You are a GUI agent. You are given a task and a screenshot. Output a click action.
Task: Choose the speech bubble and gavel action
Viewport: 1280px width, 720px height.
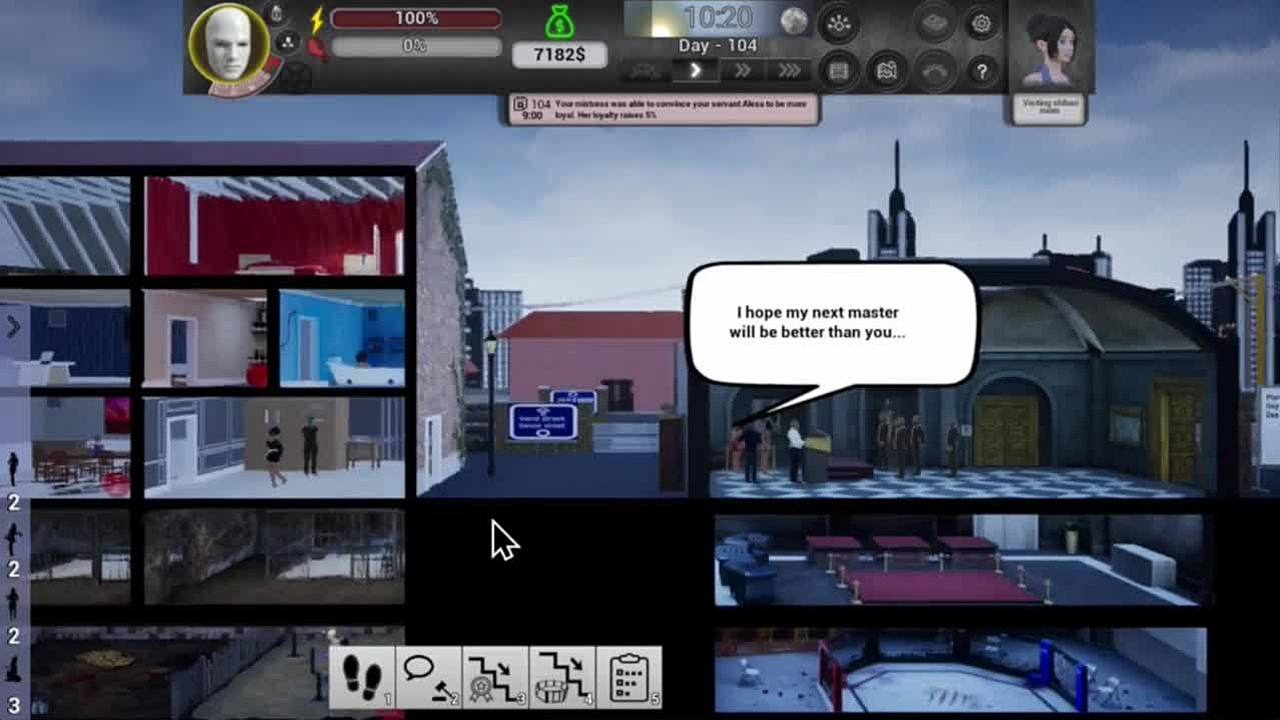[x=429, y=677]
